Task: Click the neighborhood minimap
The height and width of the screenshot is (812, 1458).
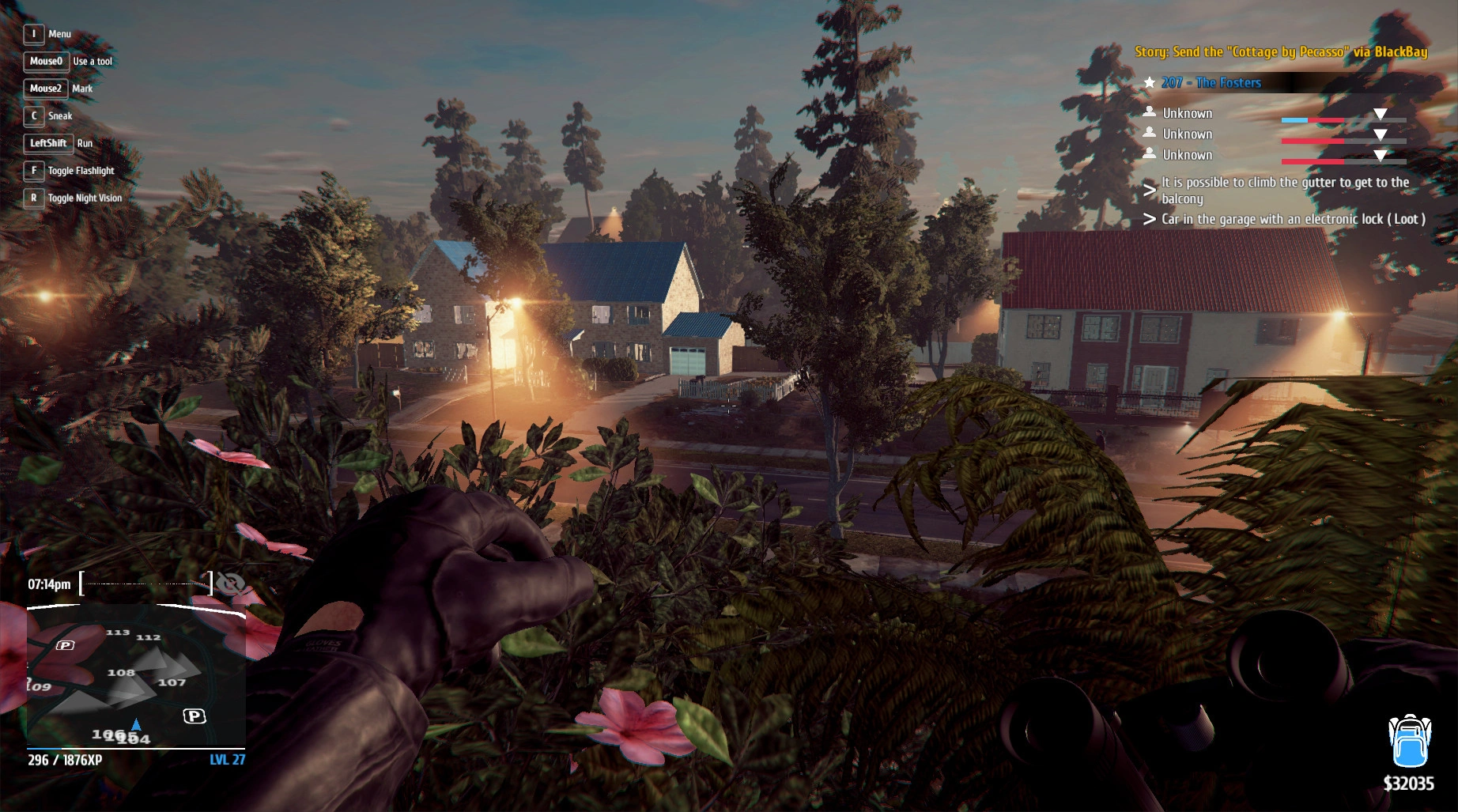Action: pyautogui.click(x=136, y=676)
